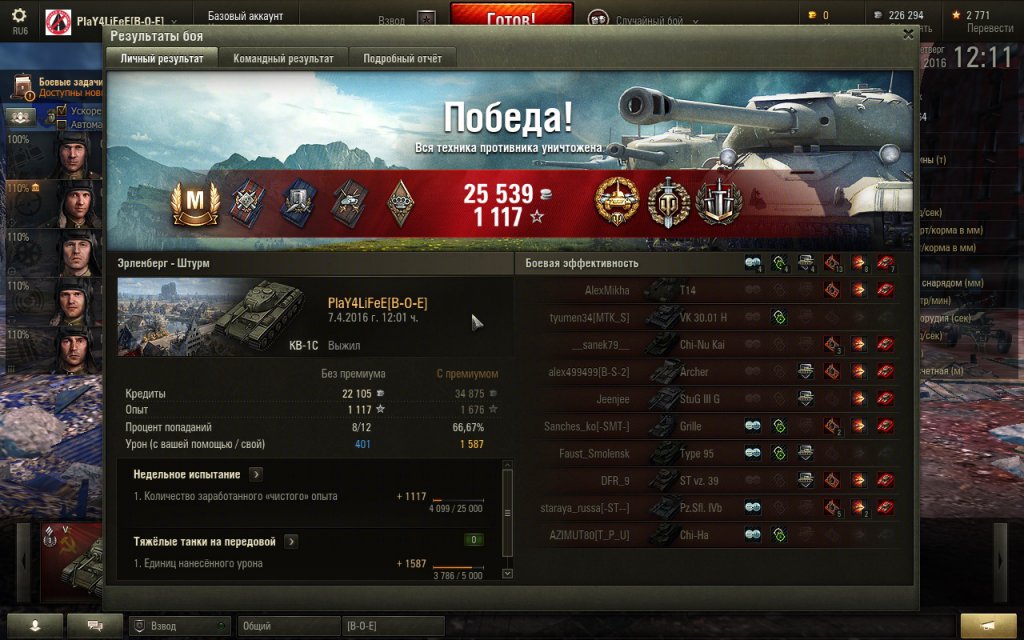The height and width of the screenshot is (640, 1024).
Task: Open the settings gear menu
Action: (x=19, y=16)
